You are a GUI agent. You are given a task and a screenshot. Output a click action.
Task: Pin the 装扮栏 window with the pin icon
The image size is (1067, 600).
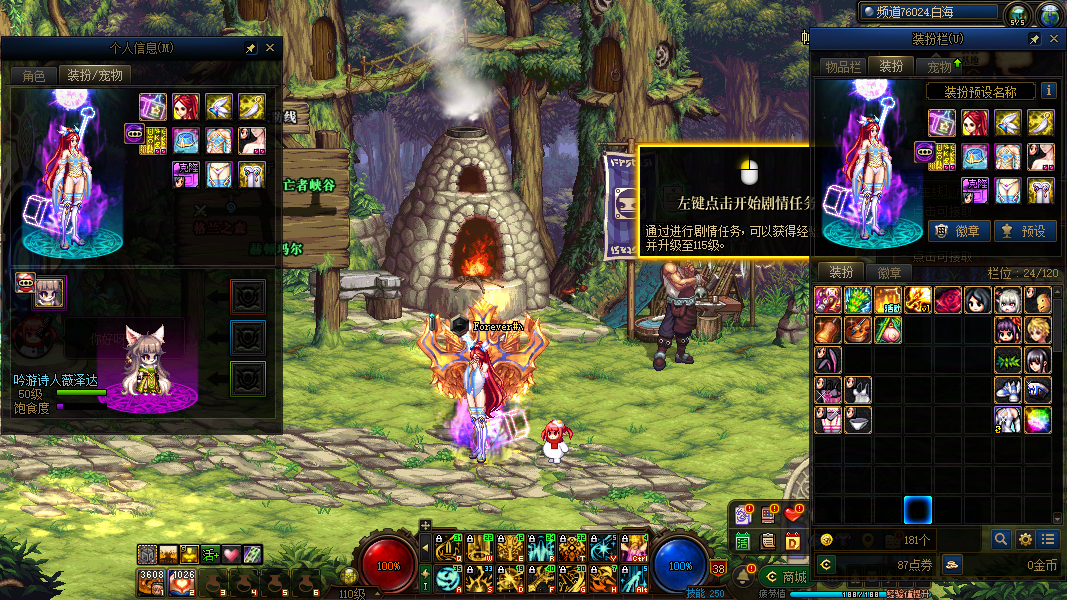pyautogui.click(x=1034, y=39)
